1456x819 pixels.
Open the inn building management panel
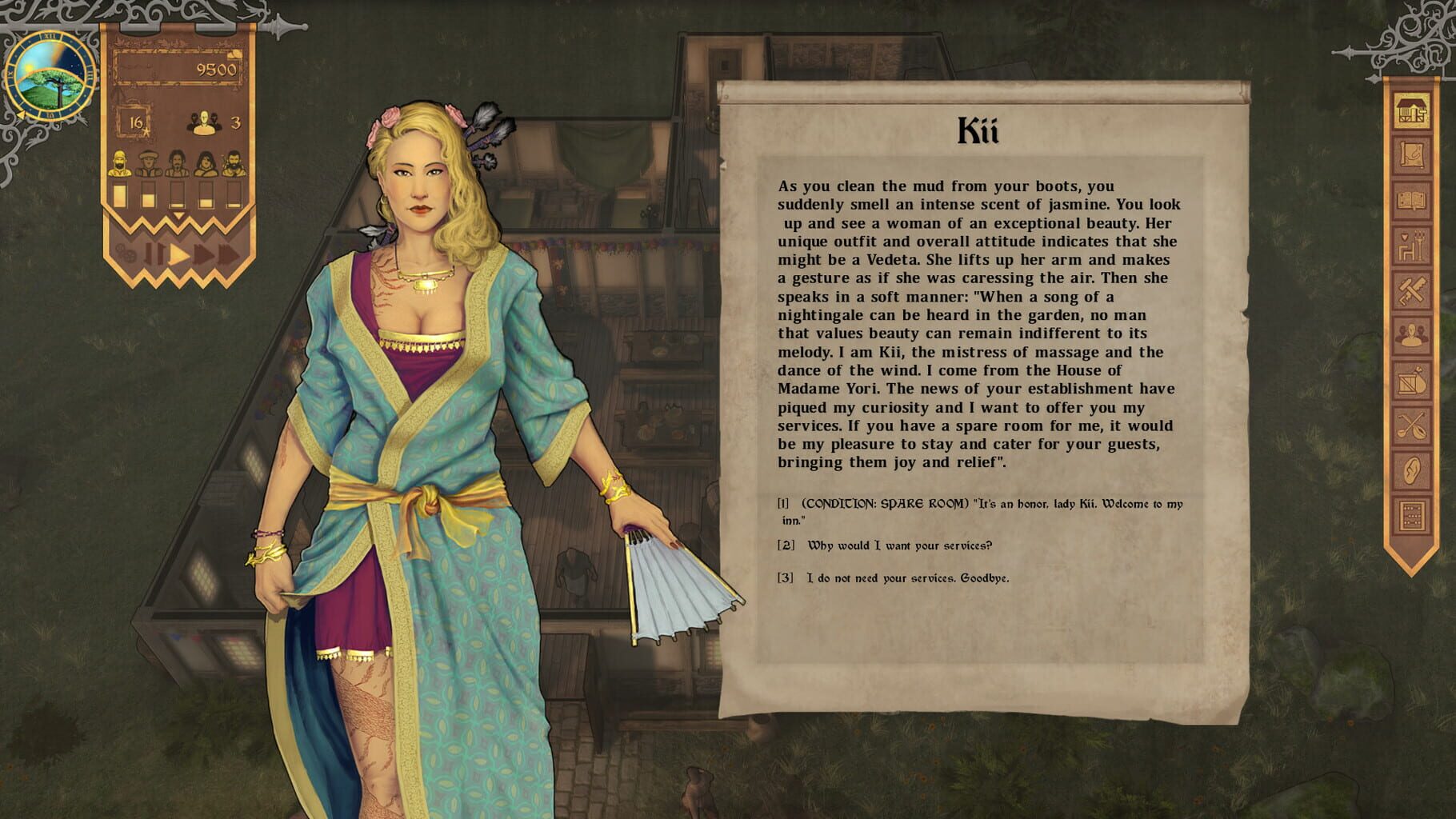coord(1413,110)
